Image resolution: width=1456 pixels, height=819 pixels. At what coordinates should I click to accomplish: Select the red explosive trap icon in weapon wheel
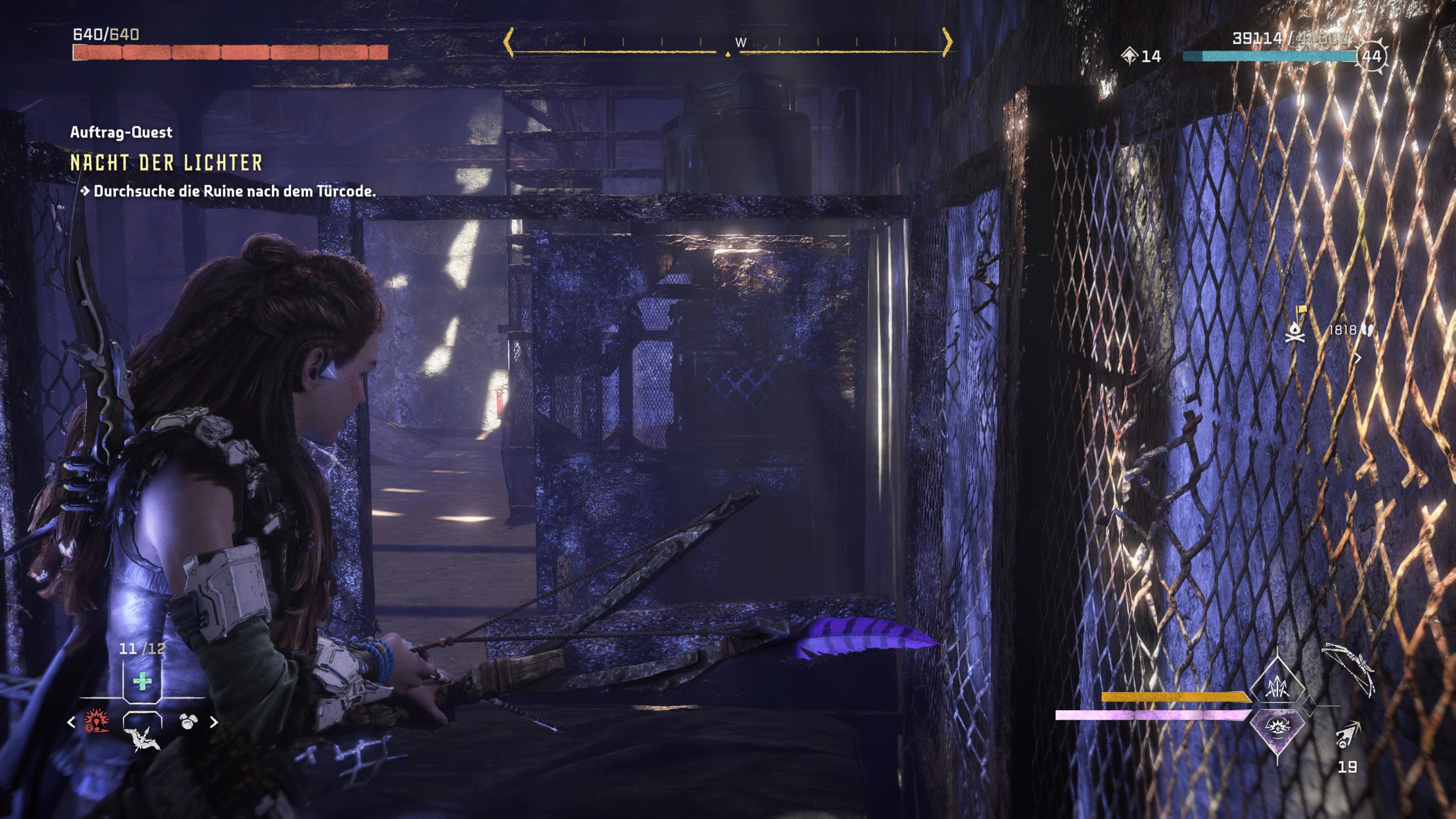[97, 722]
